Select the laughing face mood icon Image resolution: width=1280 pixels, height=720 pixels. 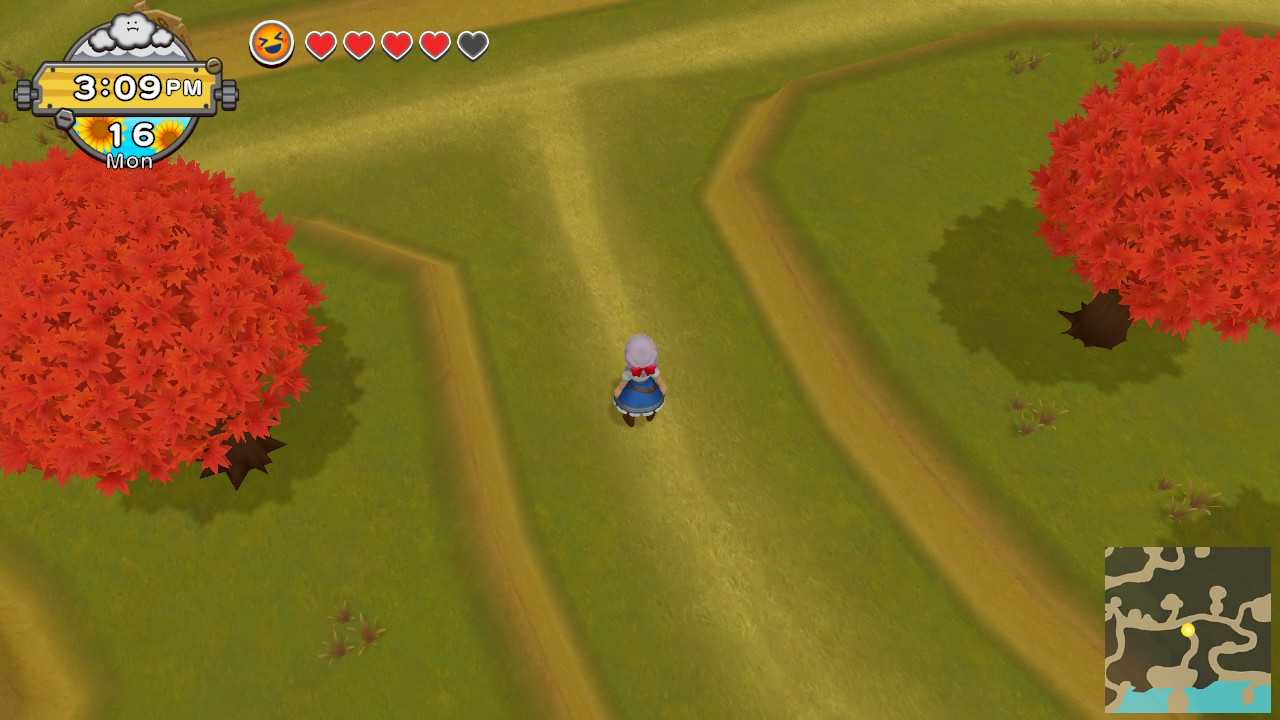[272, 43]
